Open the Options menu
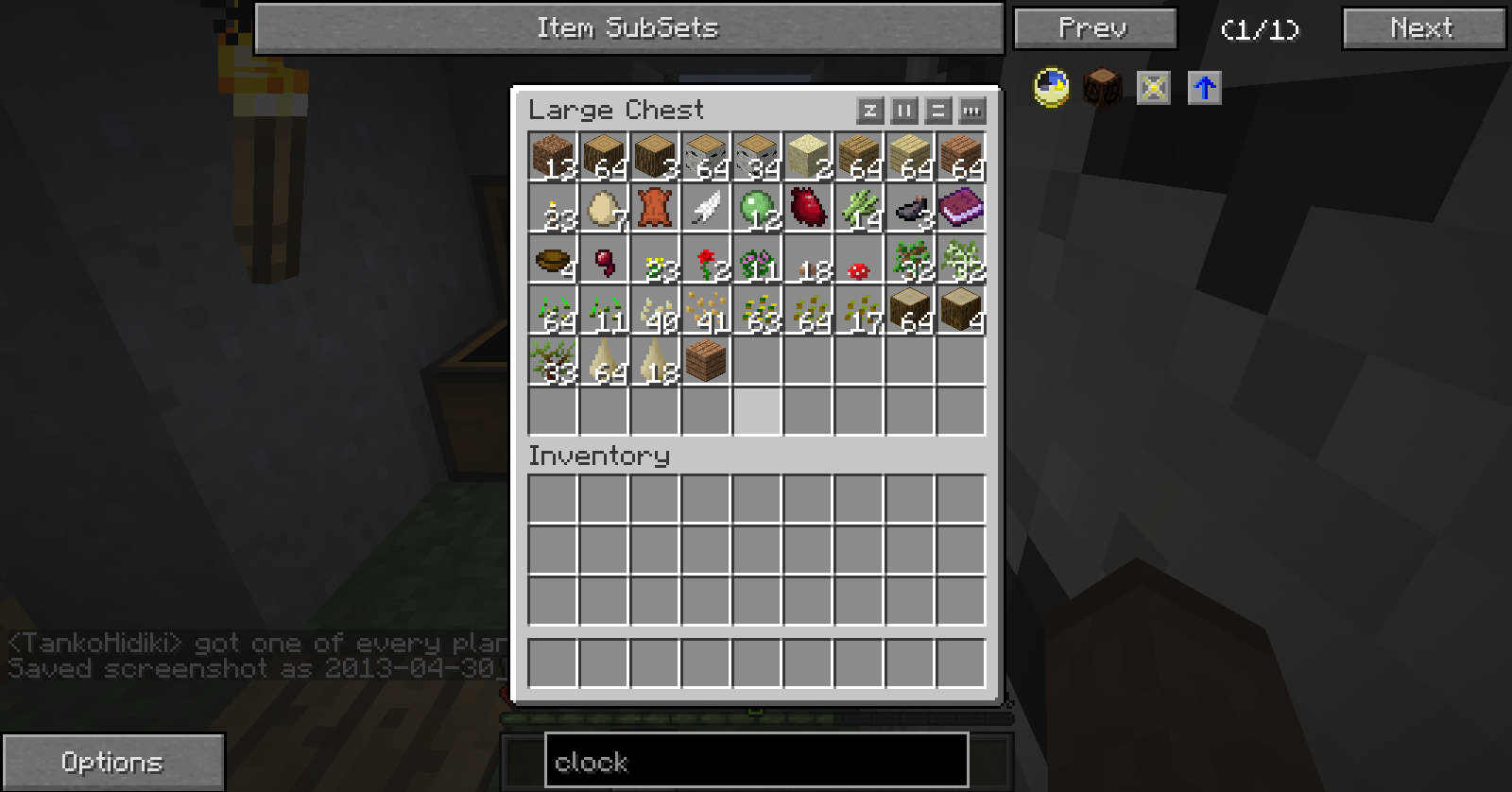The height and width of the screenshot is (792, 1512). pyautogui.click(x=112, y=762)
